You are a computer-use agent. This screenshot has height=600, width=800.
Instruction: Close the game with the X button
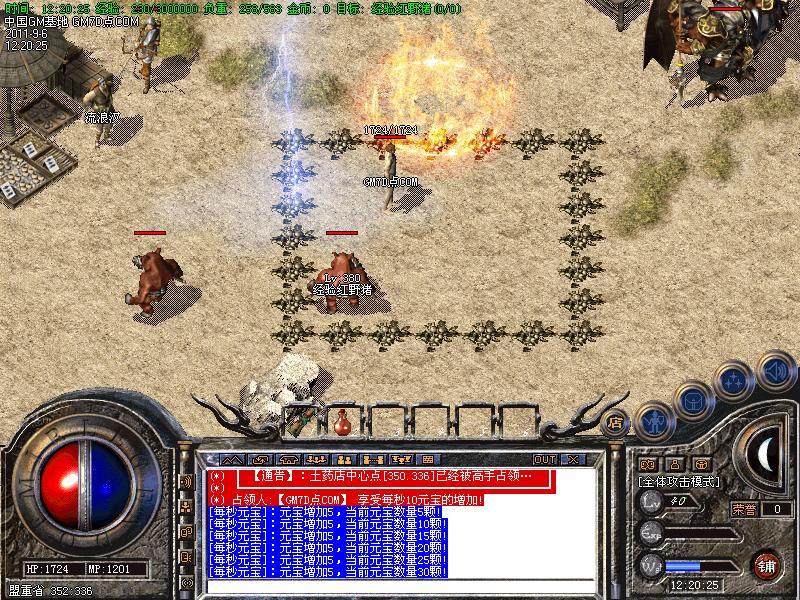(x=573, y=459)
